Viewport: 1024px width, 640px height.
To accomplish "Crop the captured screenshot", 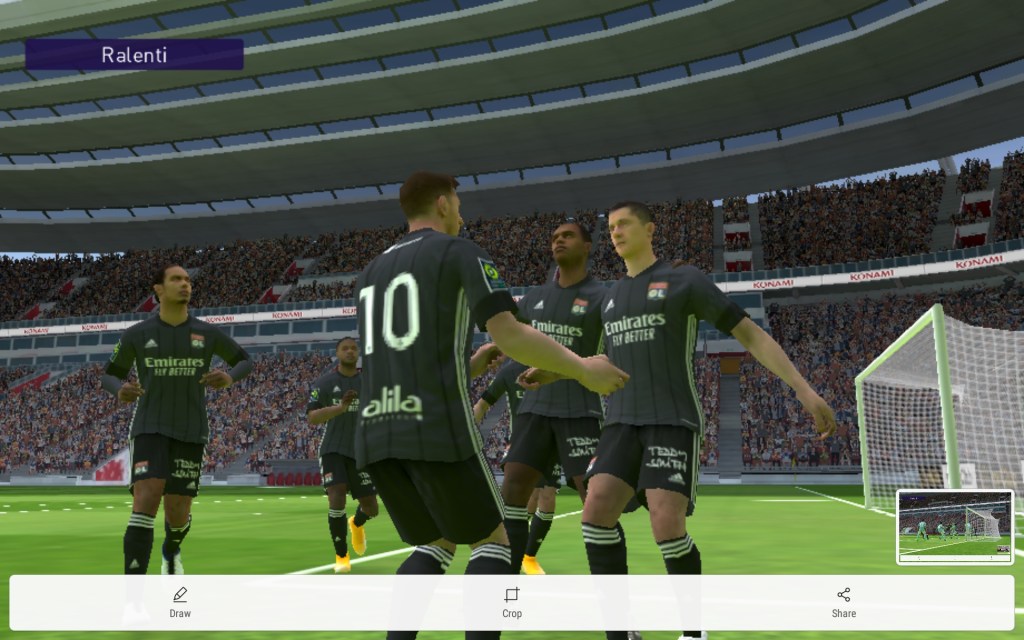I will click(512, 602).
